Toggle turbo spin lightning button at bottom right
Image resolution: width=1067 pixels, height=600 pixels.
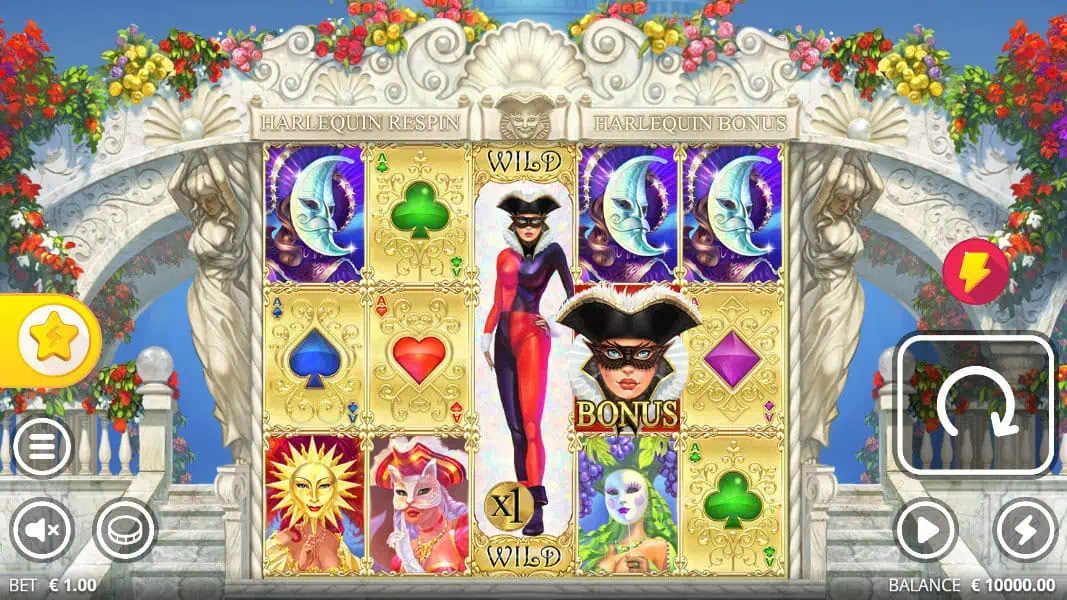(x=1027, y=529)
